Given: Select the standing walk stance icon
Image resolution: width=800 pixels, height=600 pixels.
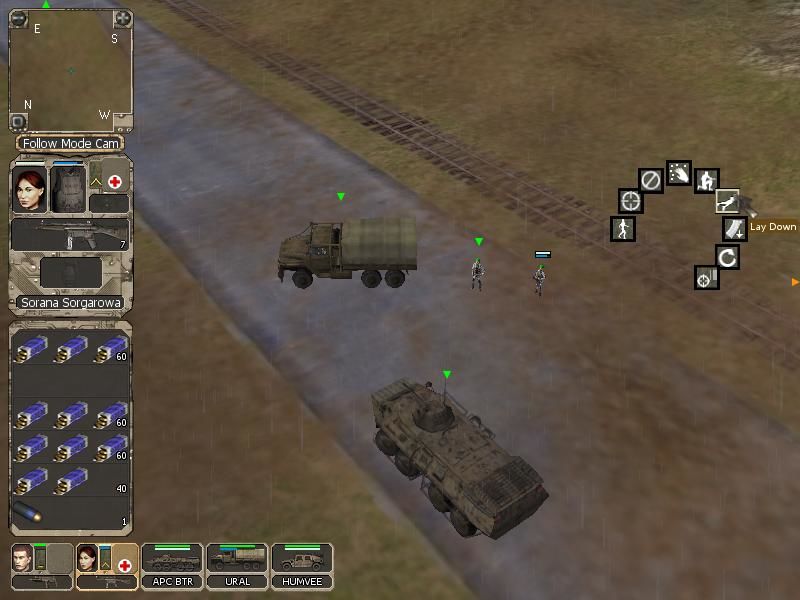Looking at the screenshot, I should [x=623, y=229].
